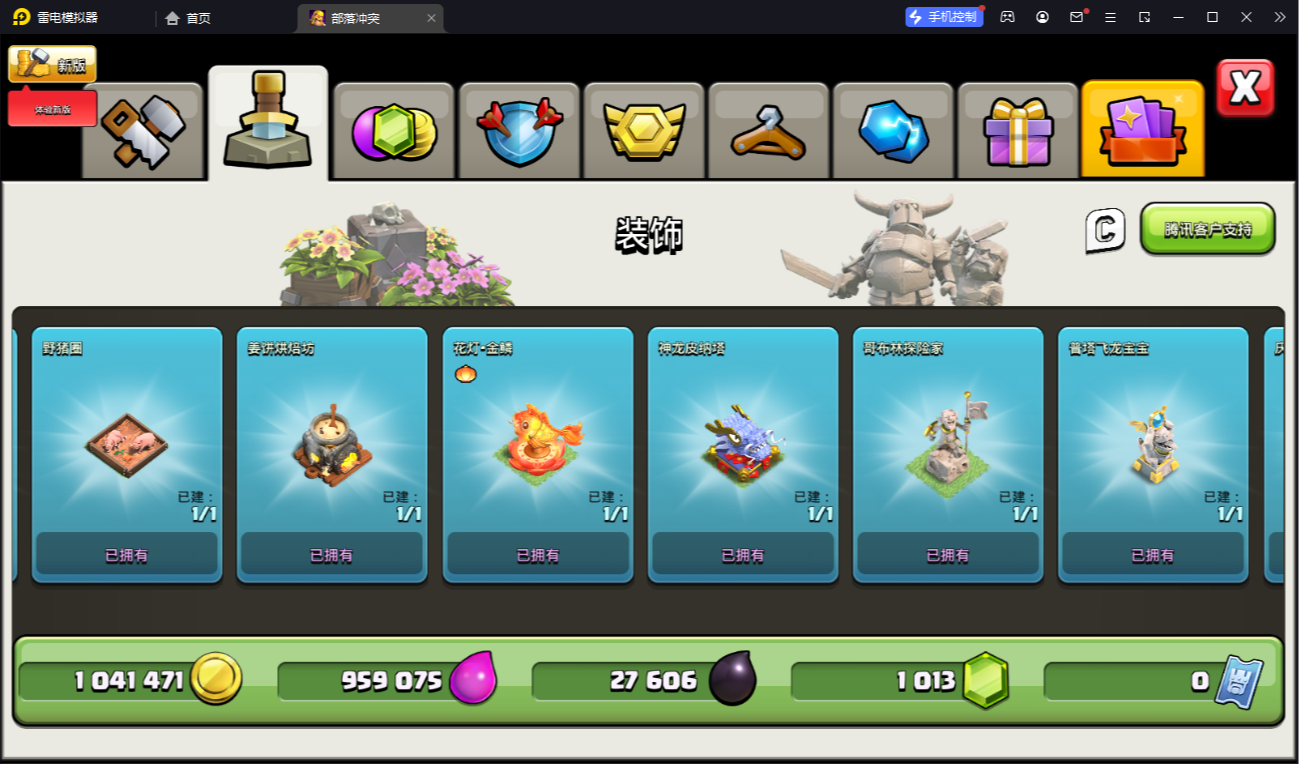Open the purple star cards tab
Viewport: 1299px width, 764px height.
coord(1142,131)
